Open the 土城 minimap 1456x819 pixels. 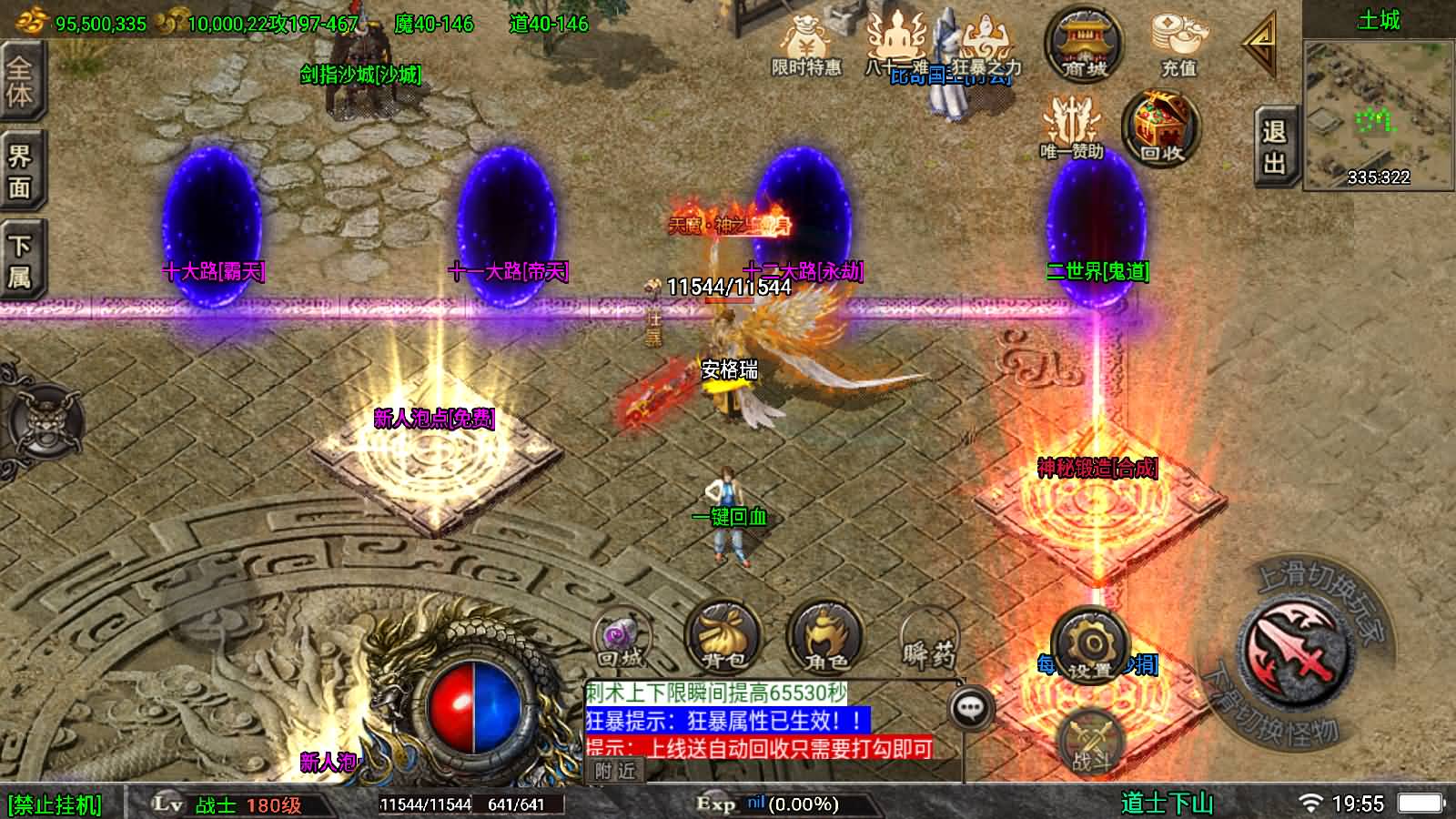tap(1379, 111)
